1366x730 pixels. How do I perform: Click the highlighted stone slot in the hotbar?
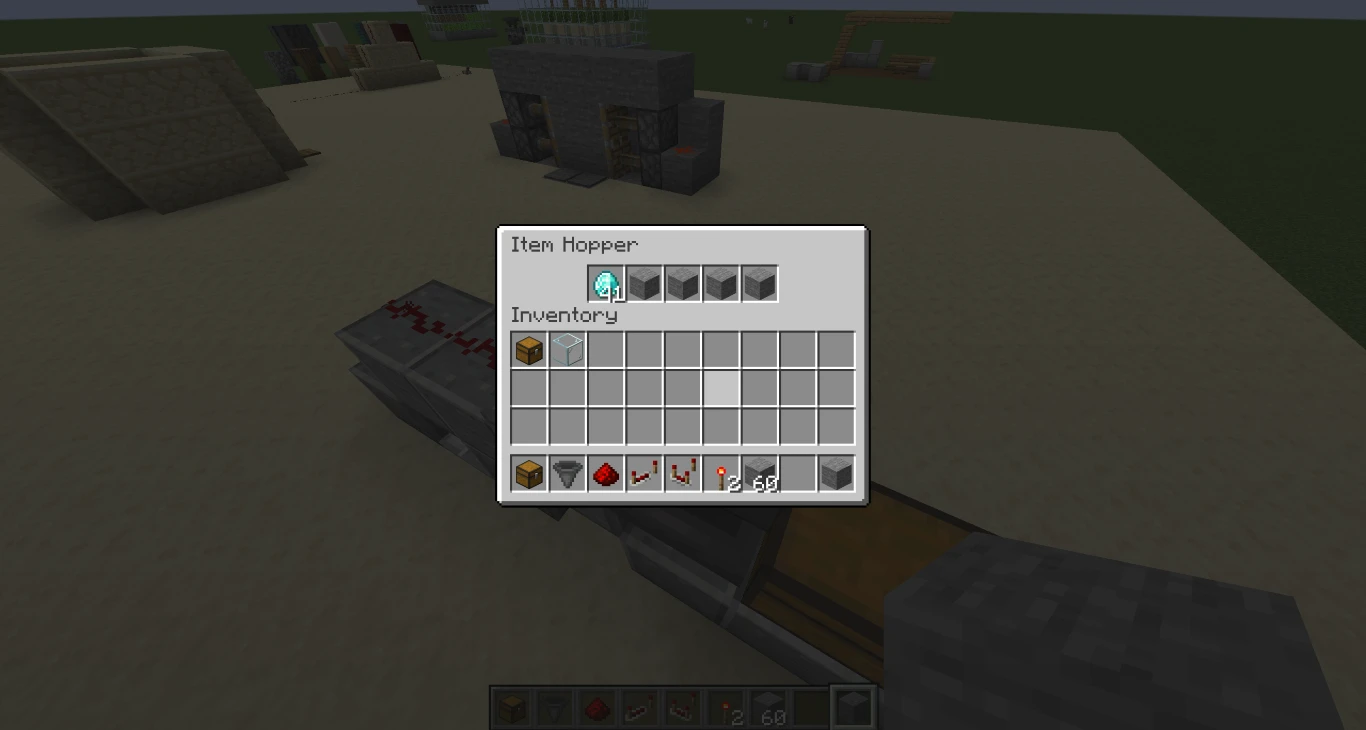click(x=851, y=707)
